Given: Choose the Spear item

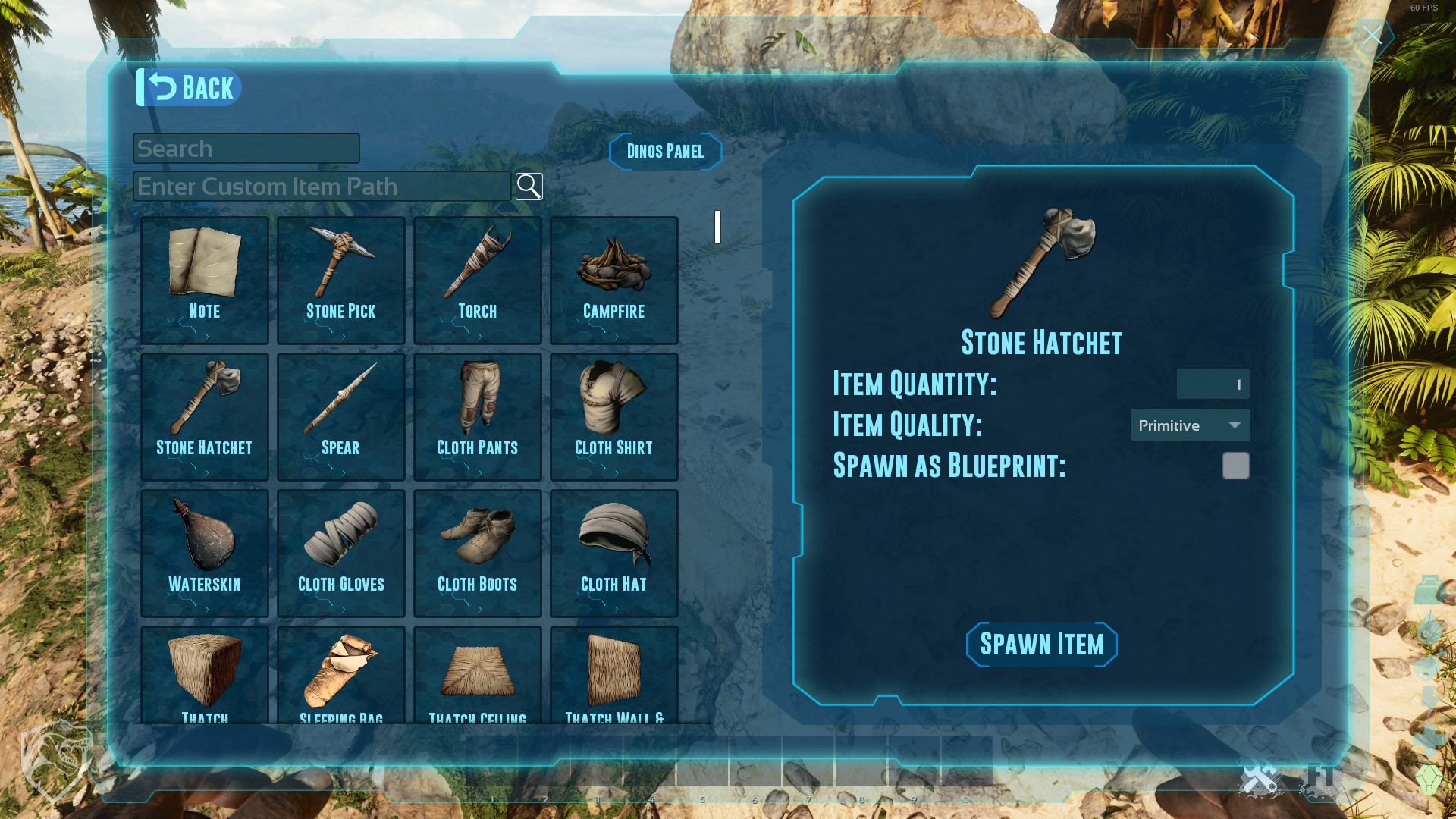Looking at the screenshot, I should (x=341, y=416).
